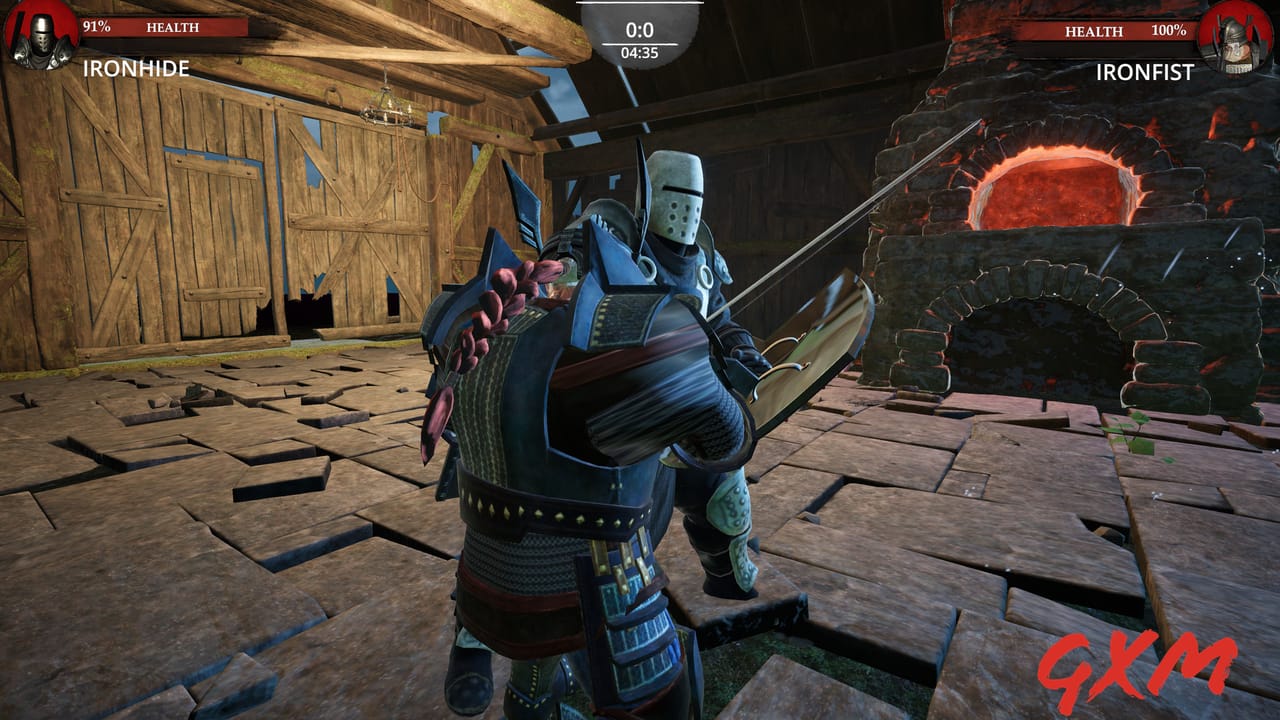This screenshot has height=720, width=1280.
Task: Open the IRONHIDE player name label
Action: 136,70
